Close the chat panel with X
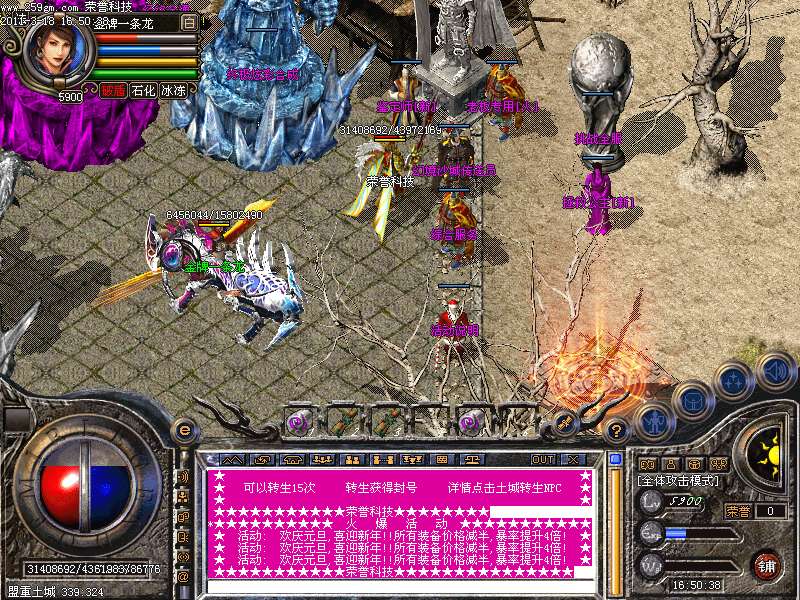The height and width of the screenshot is (600, 800). tap(573, 460)
